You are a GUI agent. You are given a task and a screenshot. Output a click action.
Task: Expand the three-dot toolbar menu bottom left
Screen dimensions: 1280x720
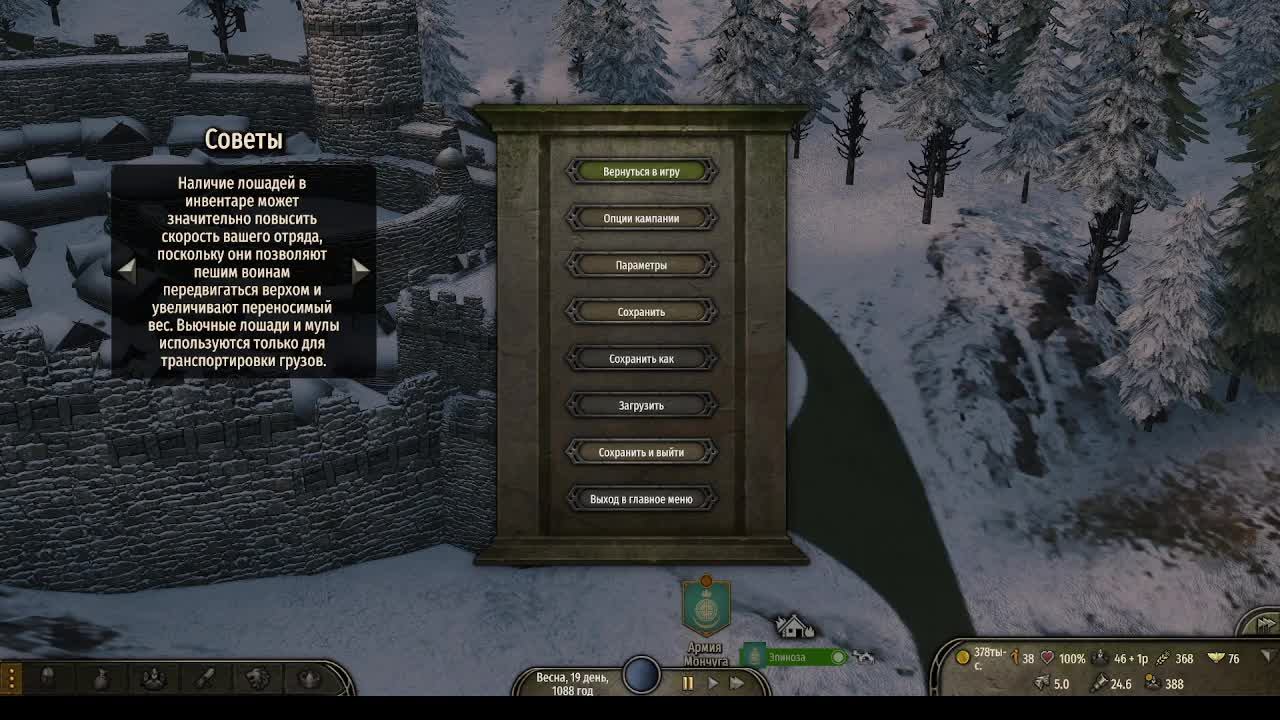pos(11,678)
